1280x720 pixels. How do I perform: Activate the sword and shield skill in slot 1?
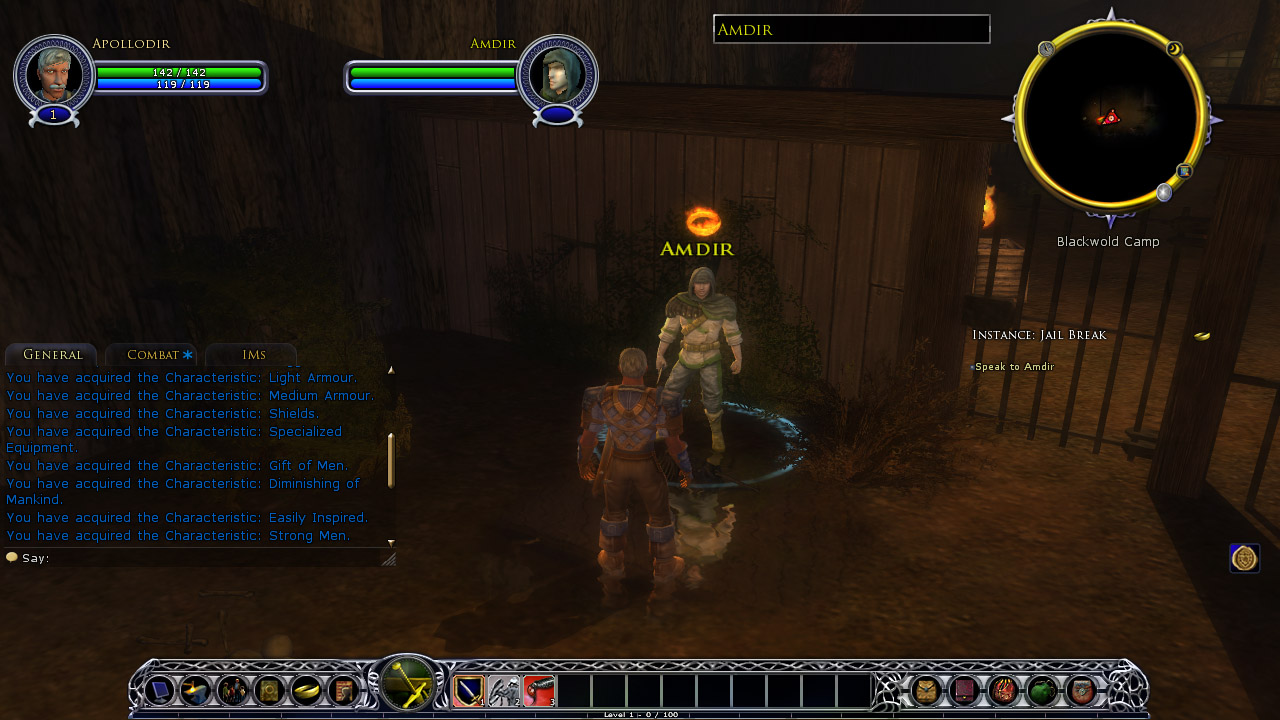469,690
